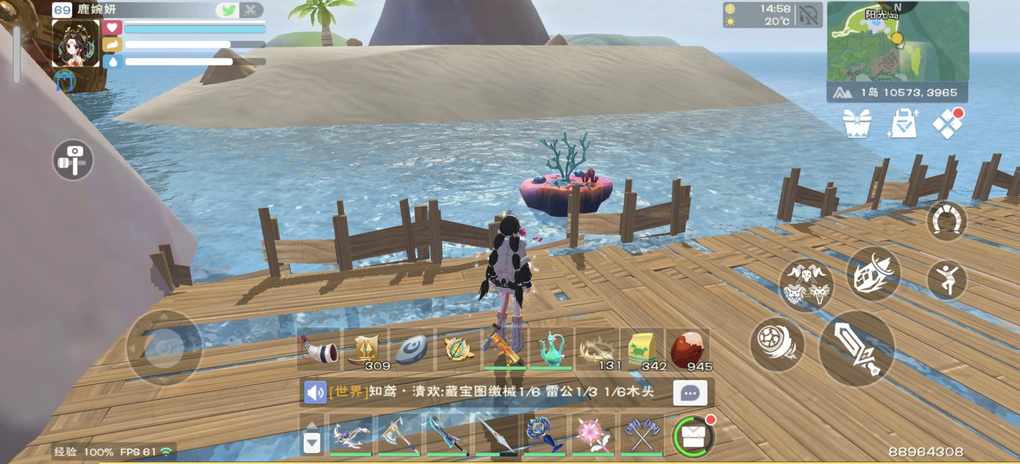Select the red egg stack of 945
This screenshot has height=464, width=1020.
[688, 350]
